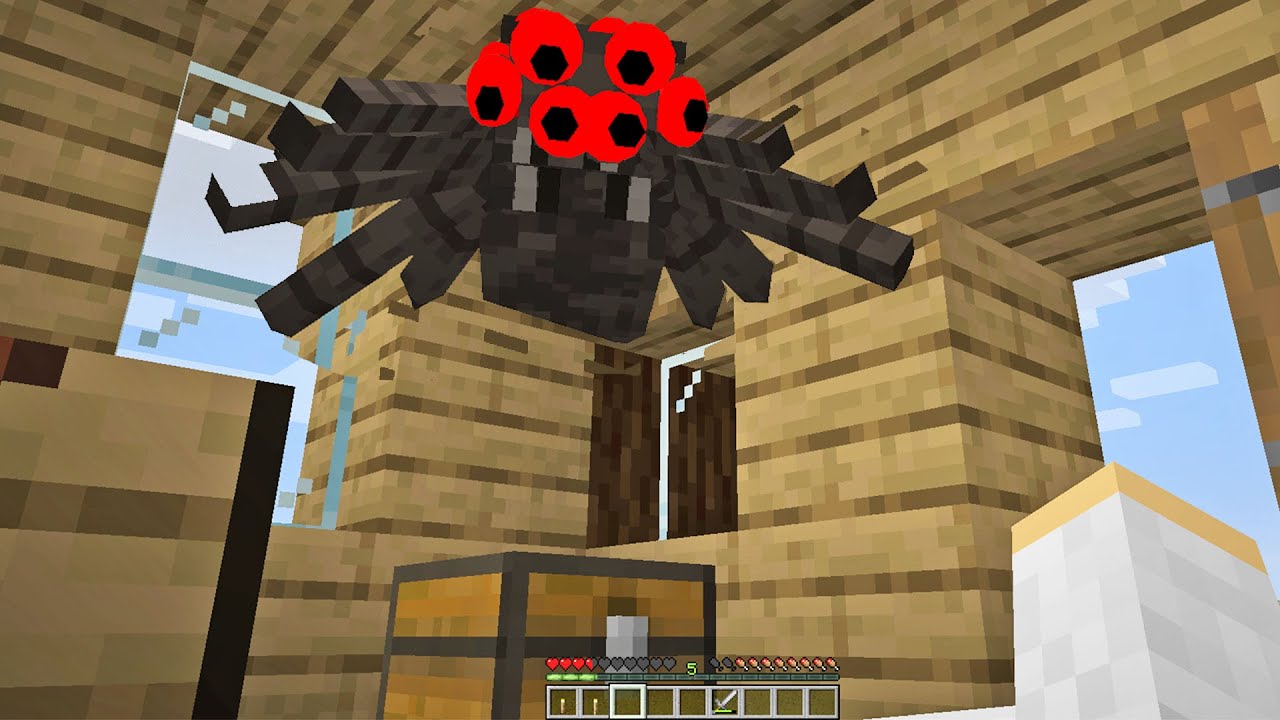Screen dimensions: 1280x720
Task: Click the experience level number 5
Action: [x=691, y=666]
